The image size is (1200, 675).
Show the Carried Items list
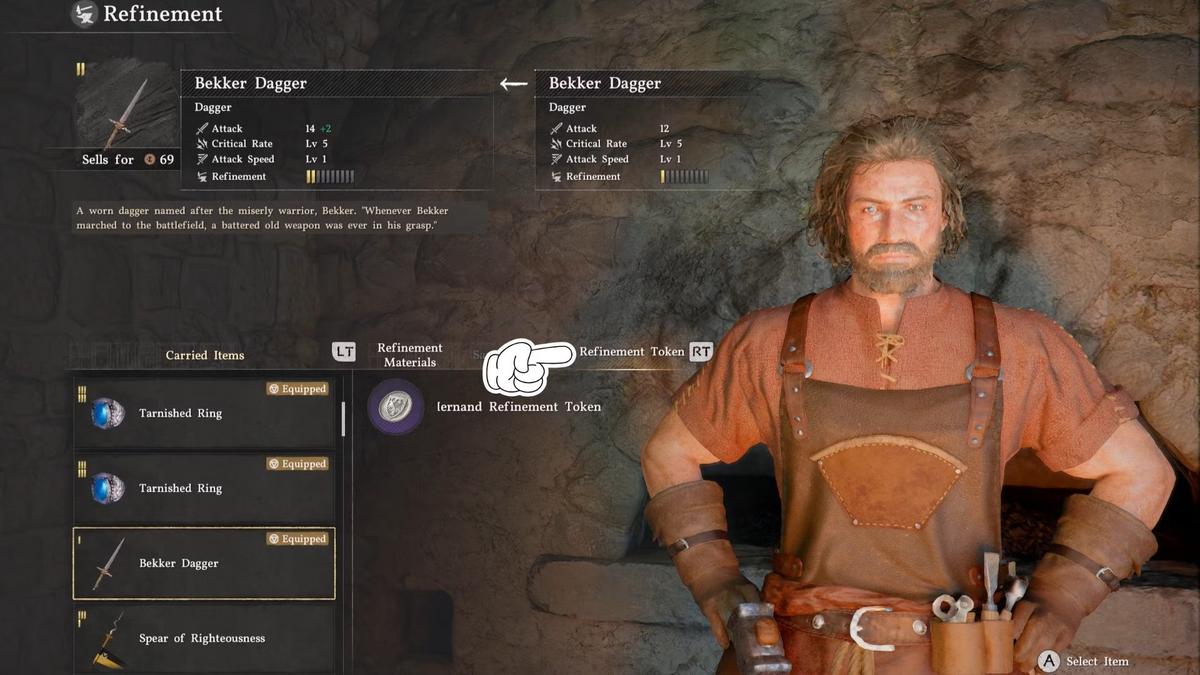205,355
